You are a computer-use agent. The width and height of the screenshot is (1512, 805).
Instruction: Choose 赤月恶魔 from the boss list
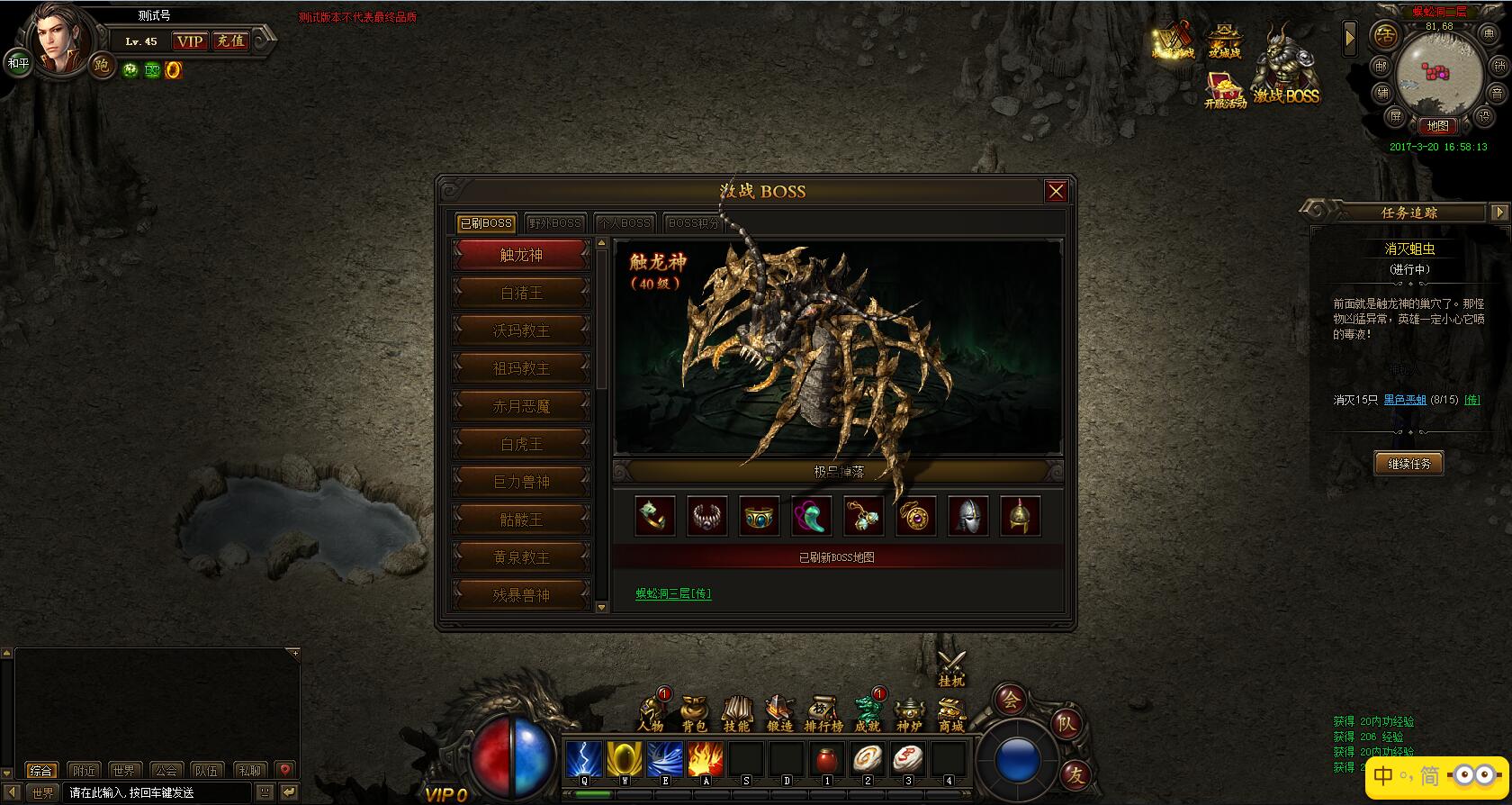(521, 406)
